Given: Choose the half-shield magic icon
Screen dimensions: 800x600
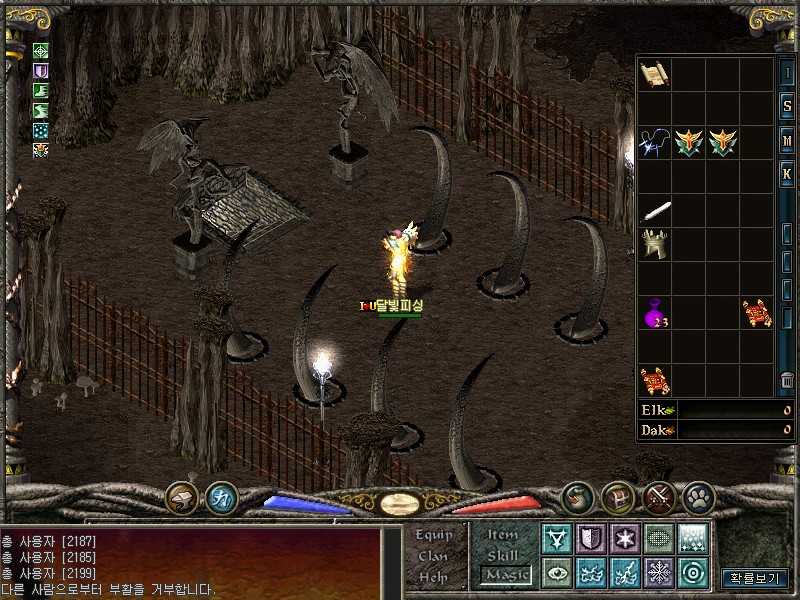Looking at the screenshot, I should click(x=590, y=539).
